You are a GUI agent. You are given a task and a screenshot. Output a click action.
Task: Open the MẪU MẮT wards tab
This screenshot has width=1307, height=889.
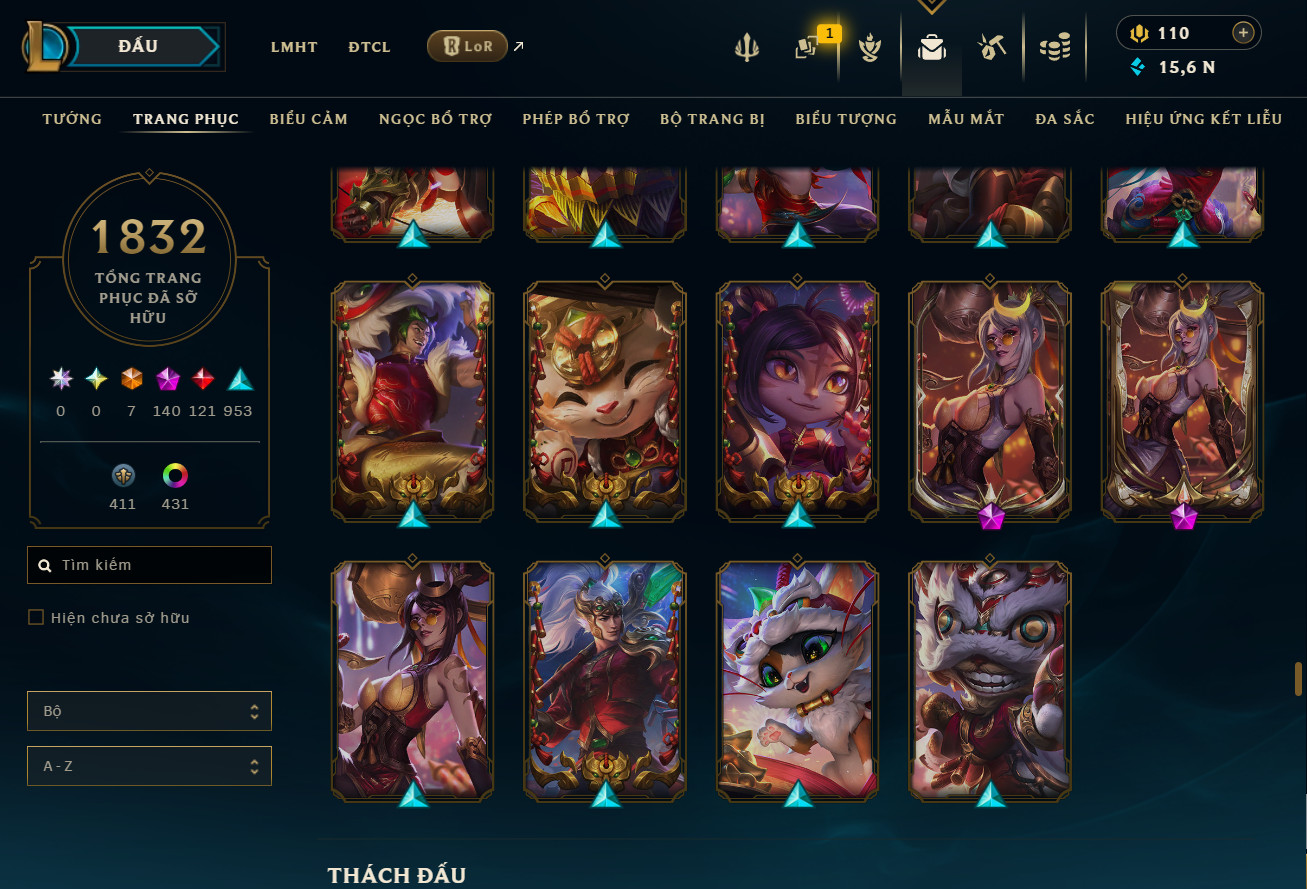pos(966,119)
